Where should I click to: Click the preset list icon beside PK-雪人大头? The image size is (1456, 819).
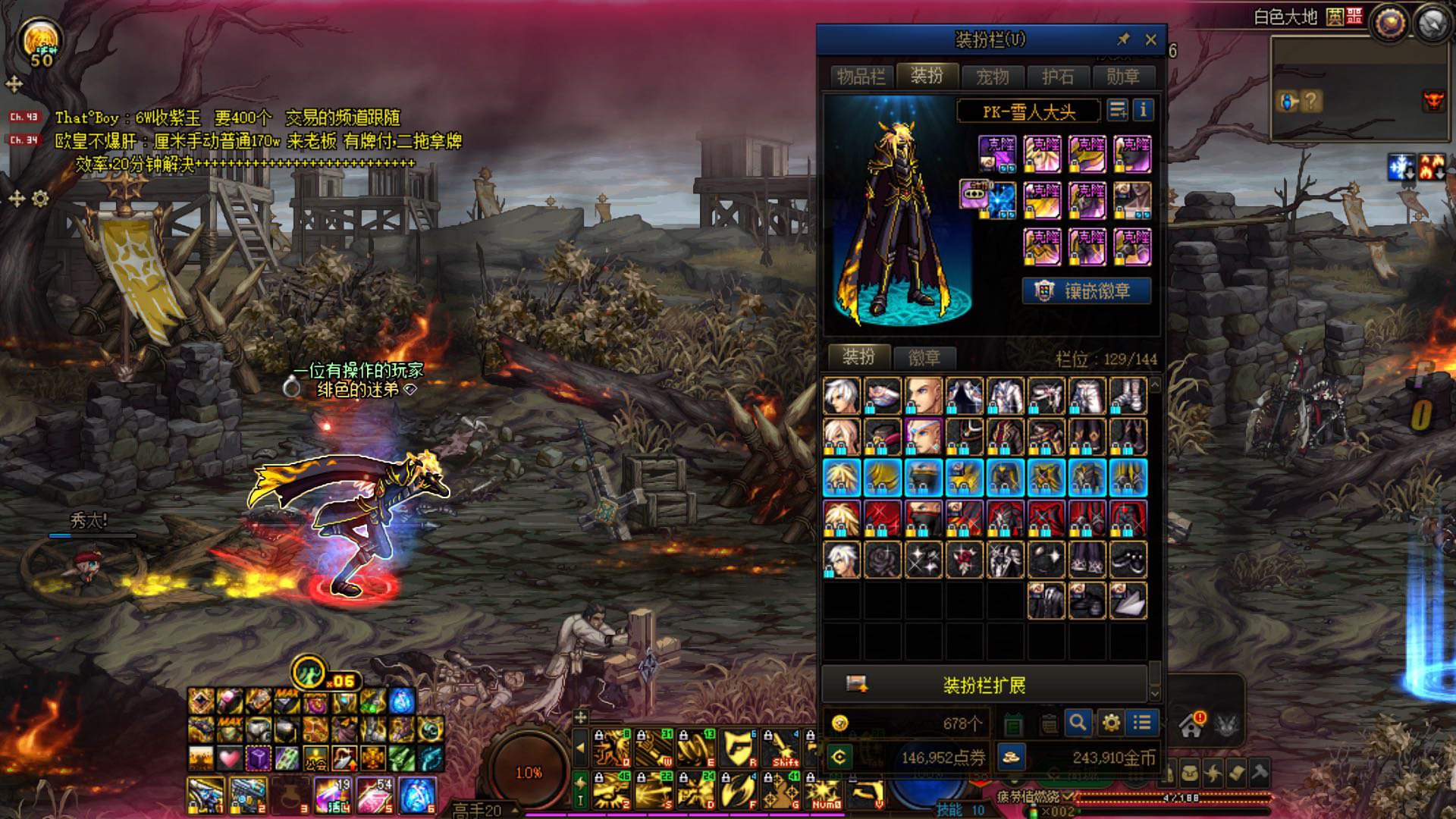coord(1117,111)
